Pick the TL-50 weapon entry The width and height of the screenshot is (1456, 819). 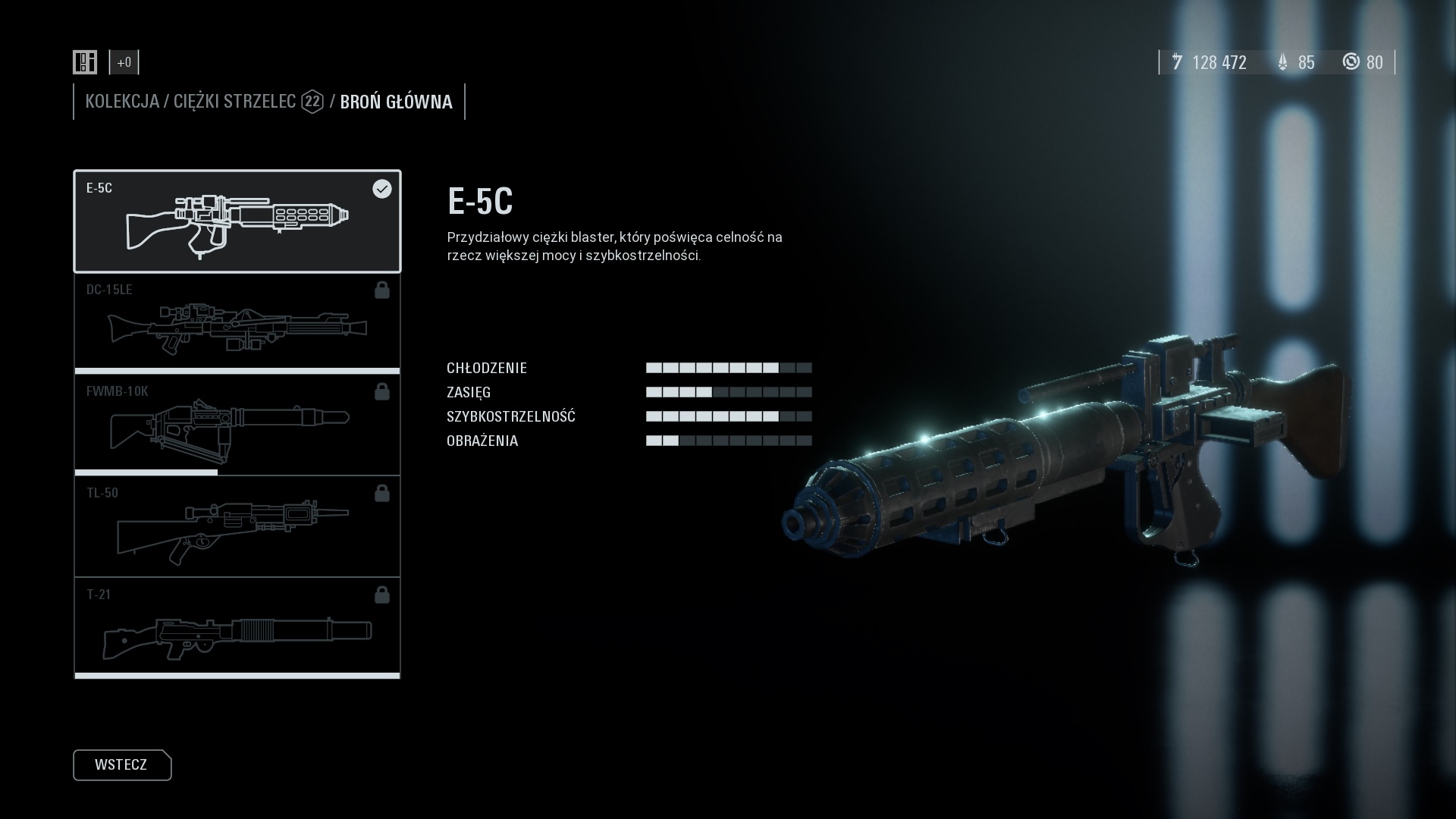point(237,526)
